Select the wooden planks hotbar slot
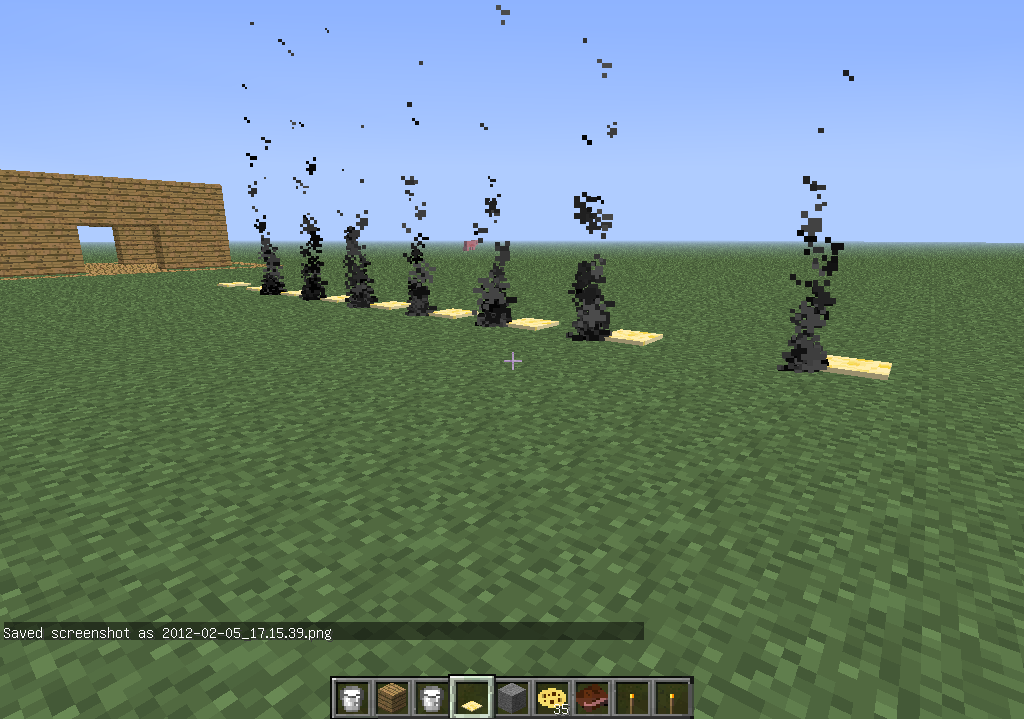This screenshot has width=1024, height=719. (x=391, y=697)
